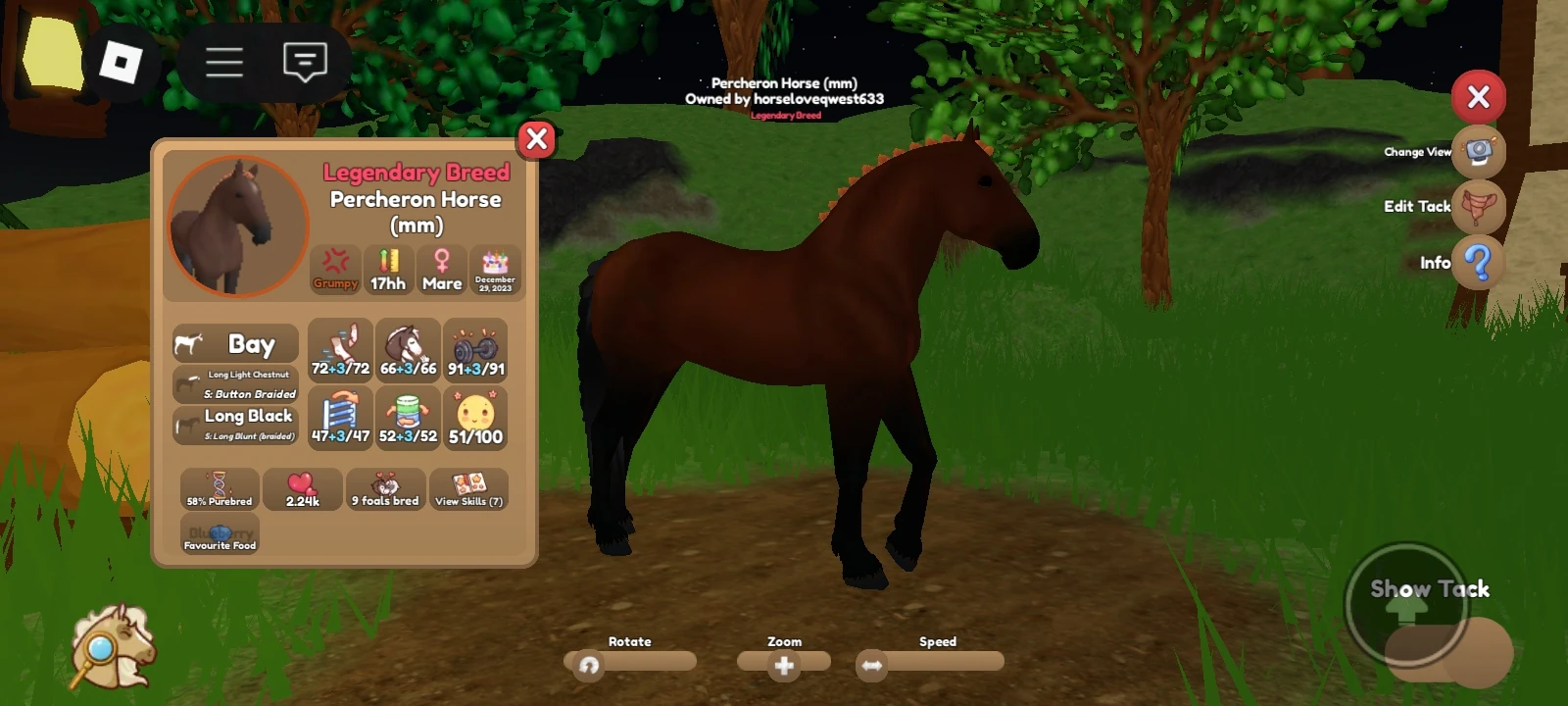The image size is (1568, 706).
Task: Open the Roblox chat bubble
Action: click(304, 62)
